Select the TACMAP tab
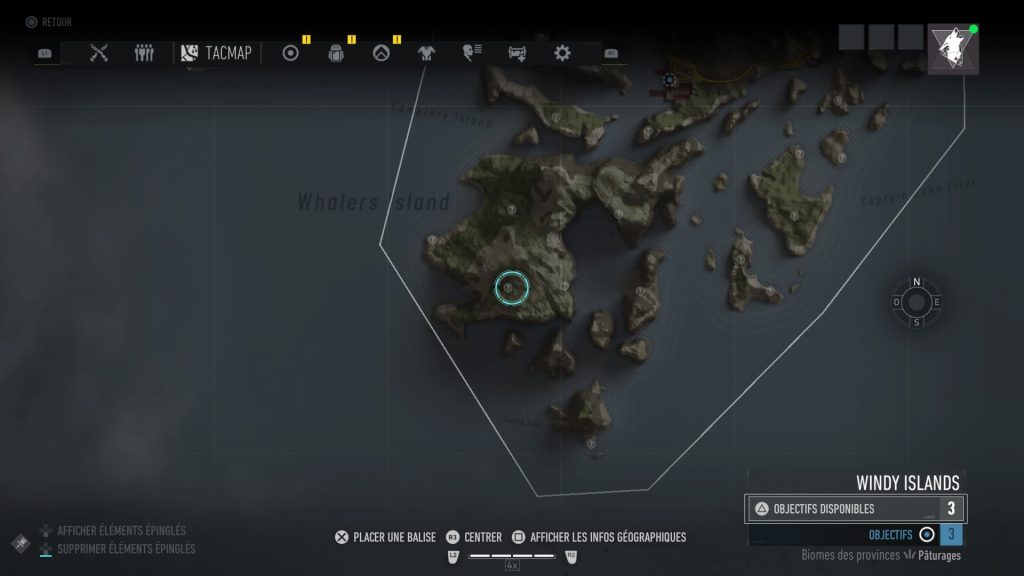The width and height of the screenshot is (1024, 576). point(217,53)
